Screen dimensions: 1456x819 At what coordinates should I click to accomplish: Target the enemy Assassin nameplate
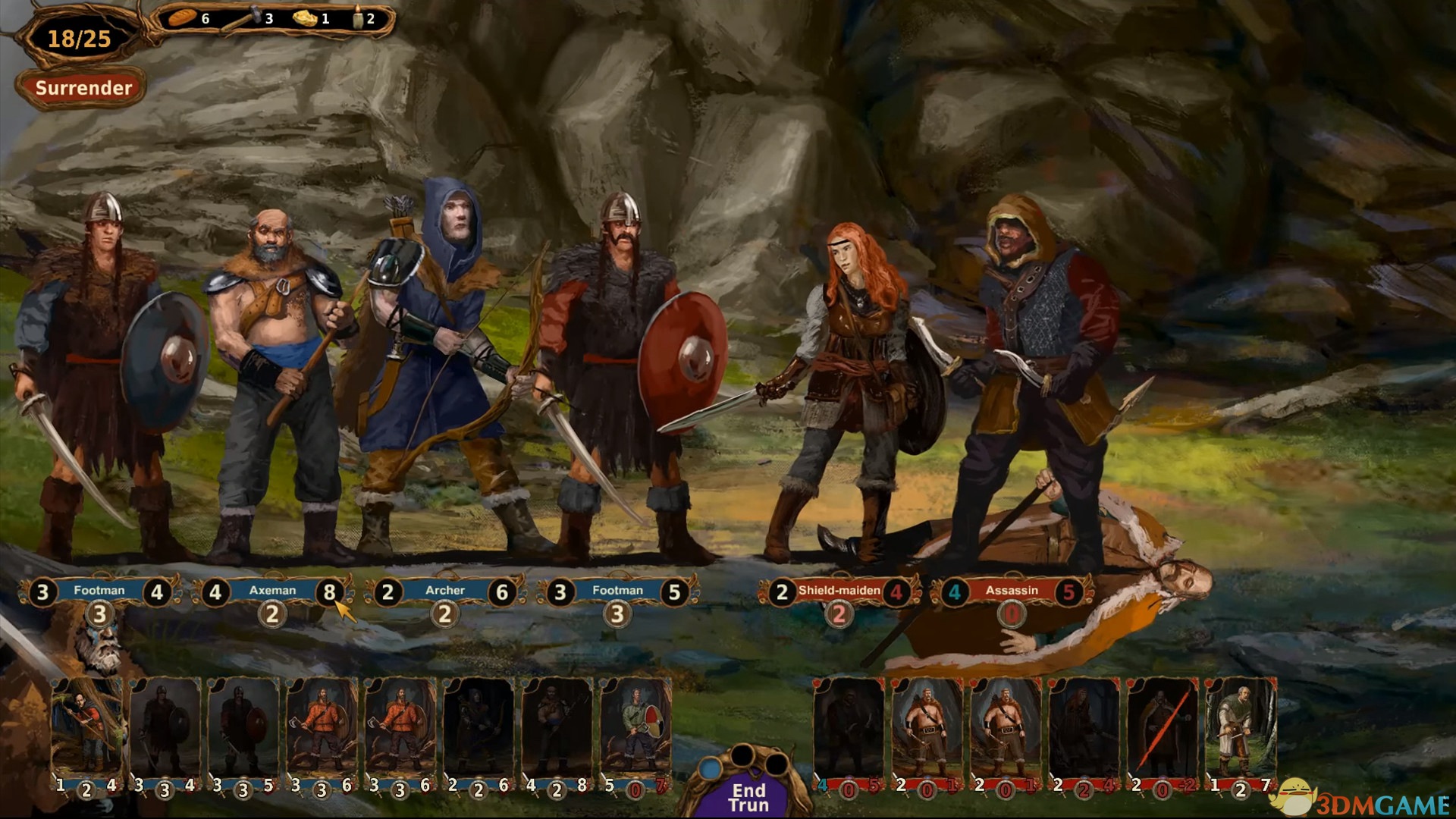pyautogui.click(x=1012, y=591)
